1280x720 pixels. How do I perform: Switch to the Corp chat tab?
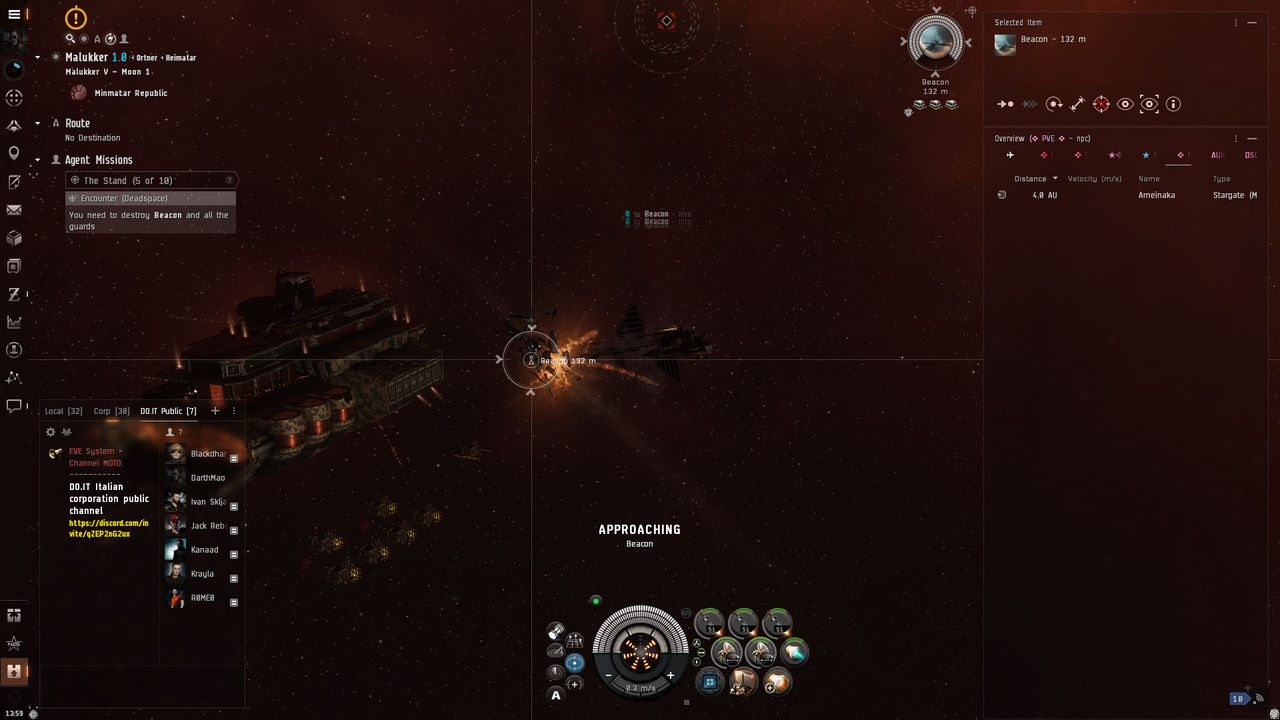point(111,411)
